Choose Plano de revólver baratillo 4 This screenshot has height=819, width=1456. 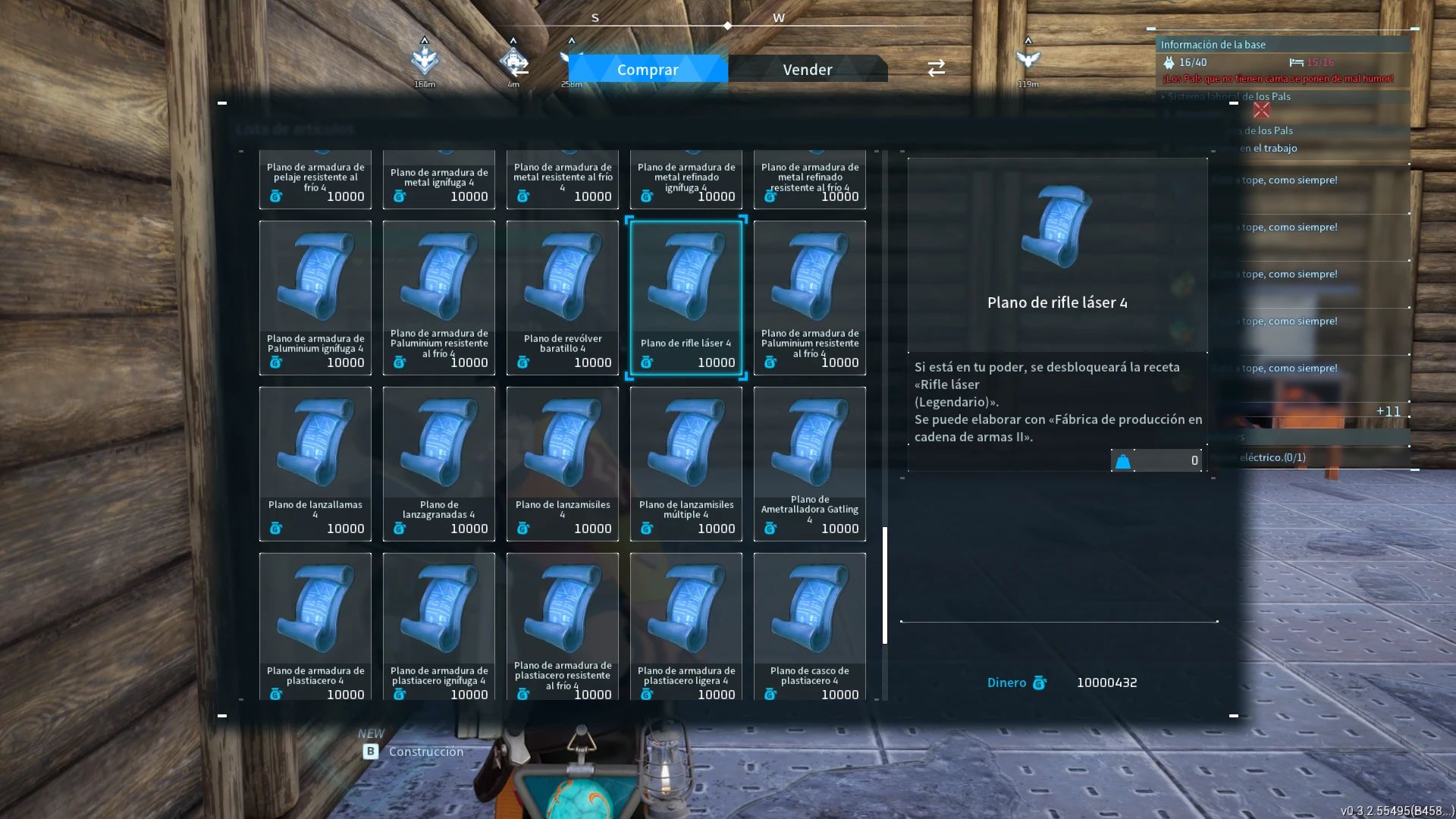[x=563, y=297]
